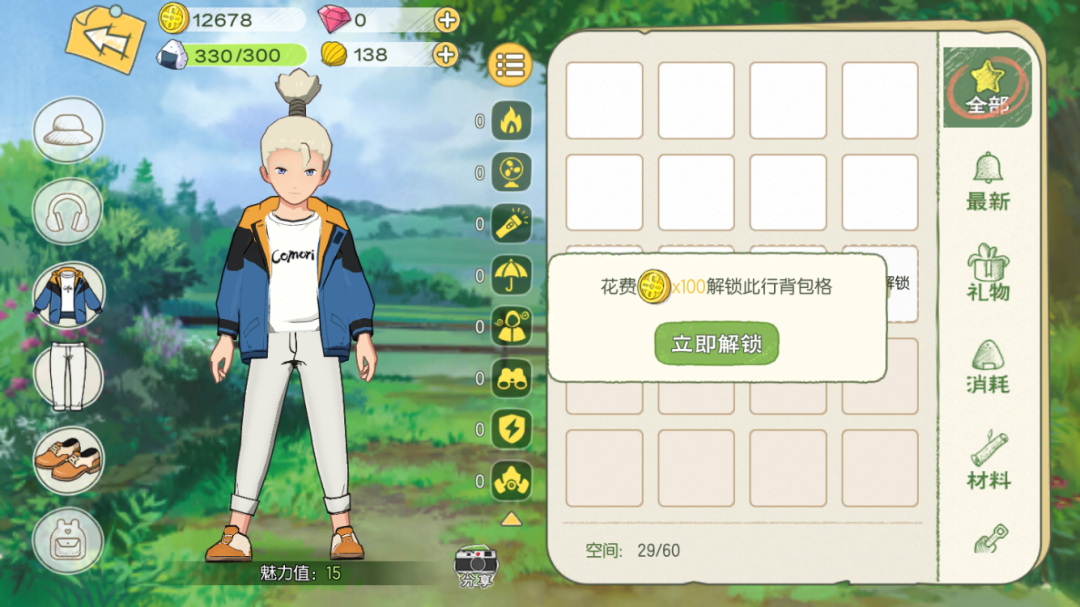The height and width of the screenshot is (607, 1080).
Task: Open the yellow list menu icon
Action: 510,66
